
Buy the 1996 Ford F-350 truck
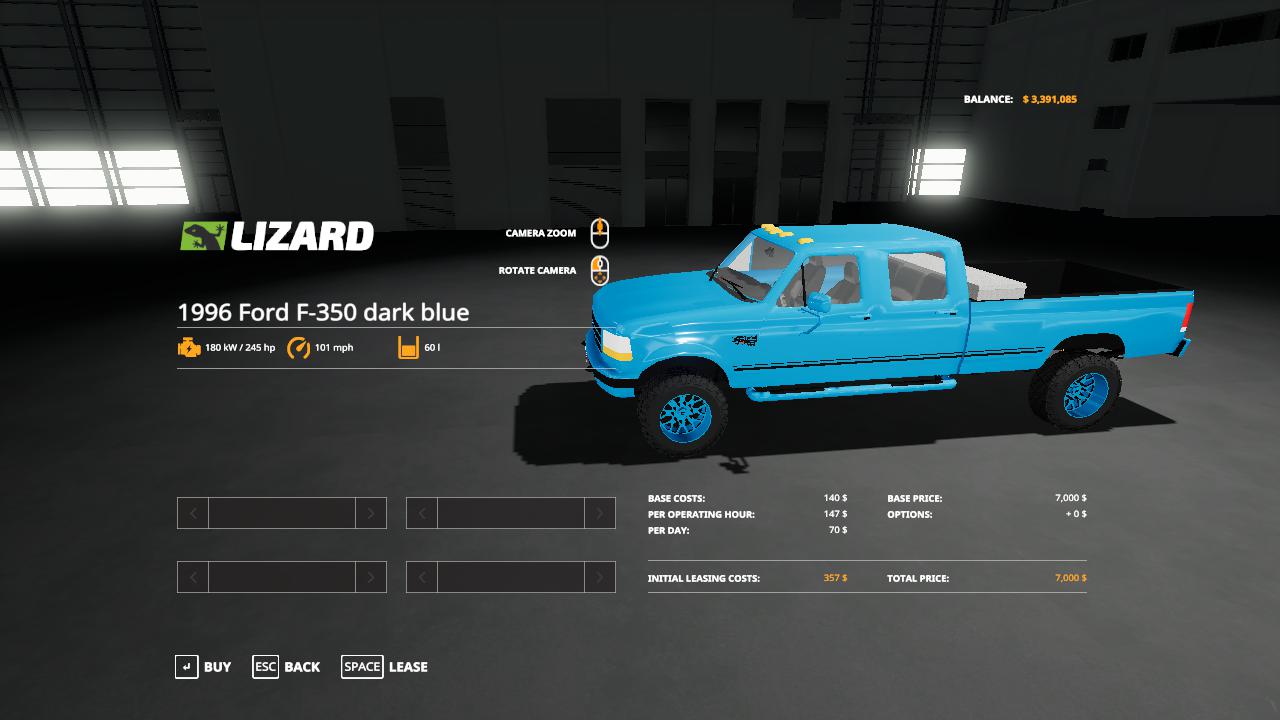point(203,667)
